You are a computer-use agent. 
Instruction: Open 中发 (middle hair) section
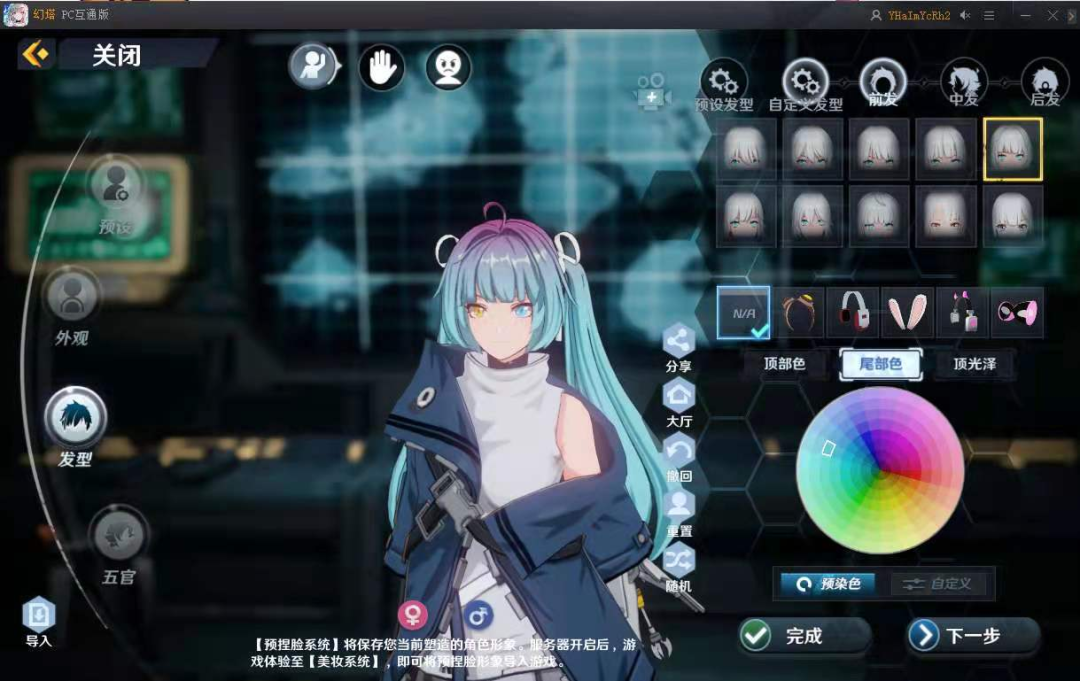pyautogui.click(x=964, y=80)
